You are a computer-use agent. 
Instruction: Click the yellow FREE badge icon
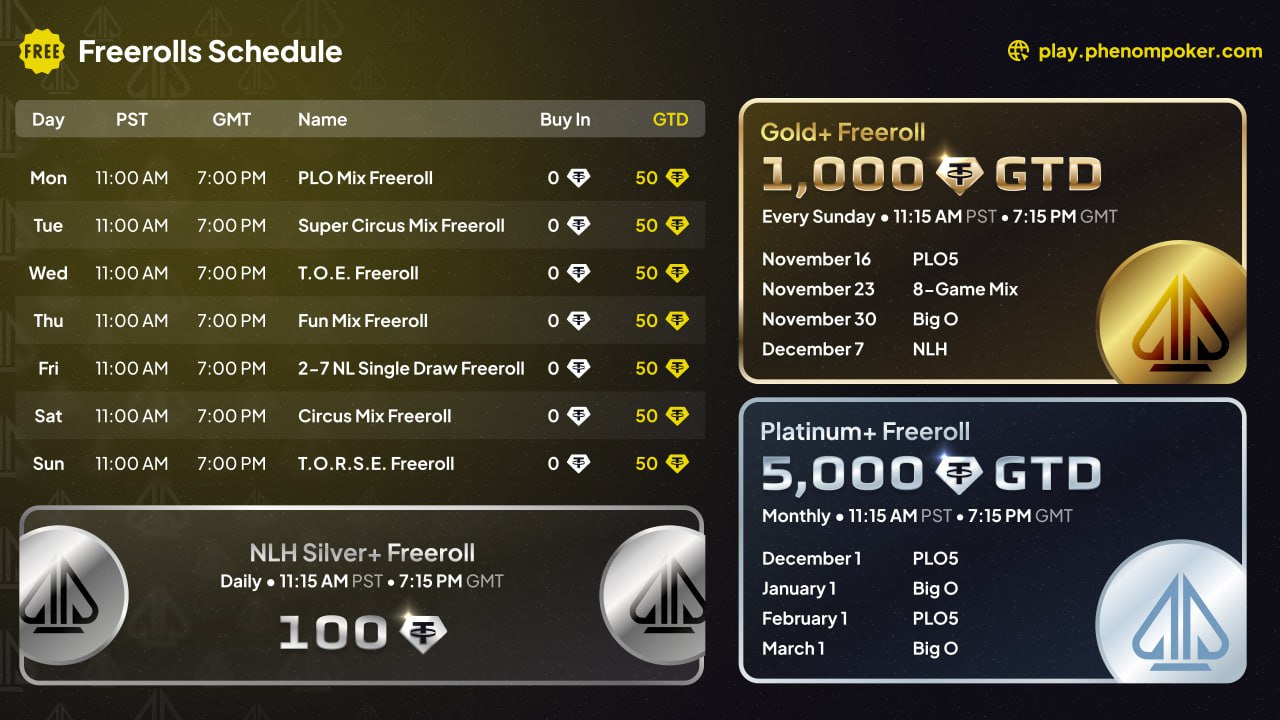tap(42, 51)
